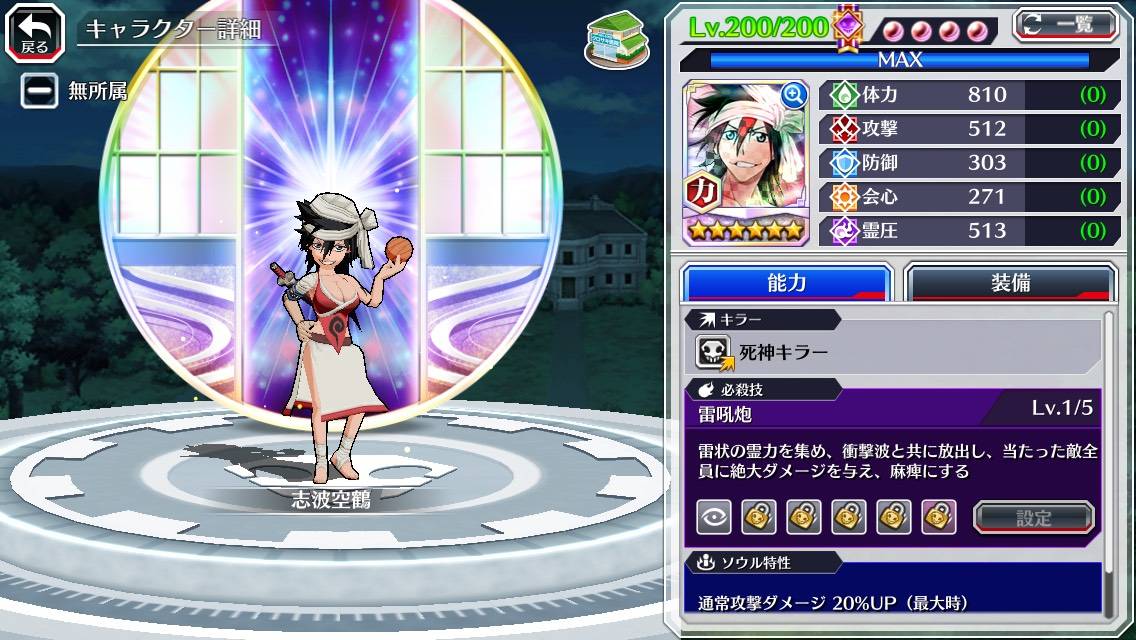Switch to the 装備 equipment tab
The image size is (1136, 640).
point(1010,283)
